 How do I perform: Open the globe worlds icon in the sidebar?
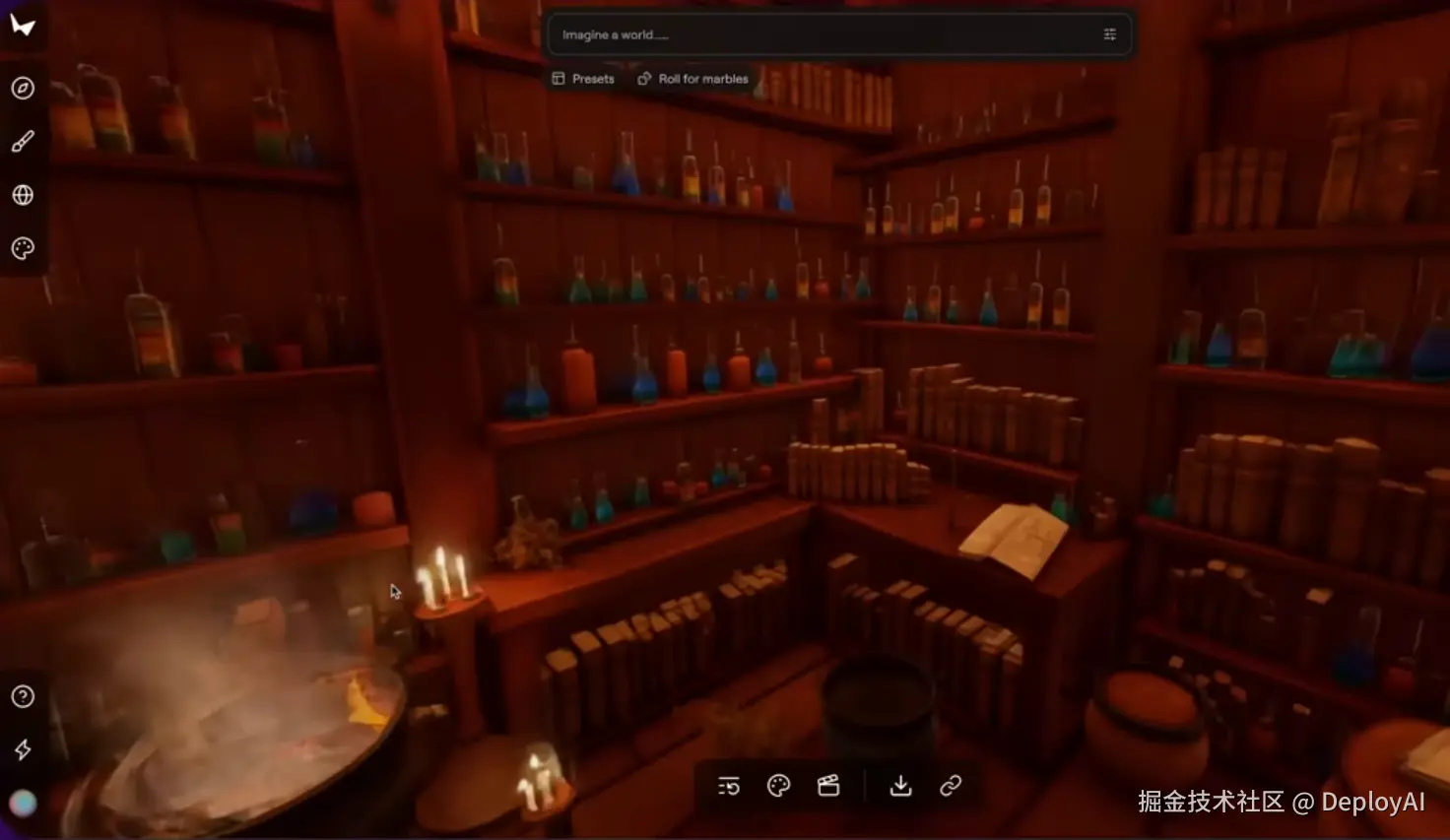[23, 195]
